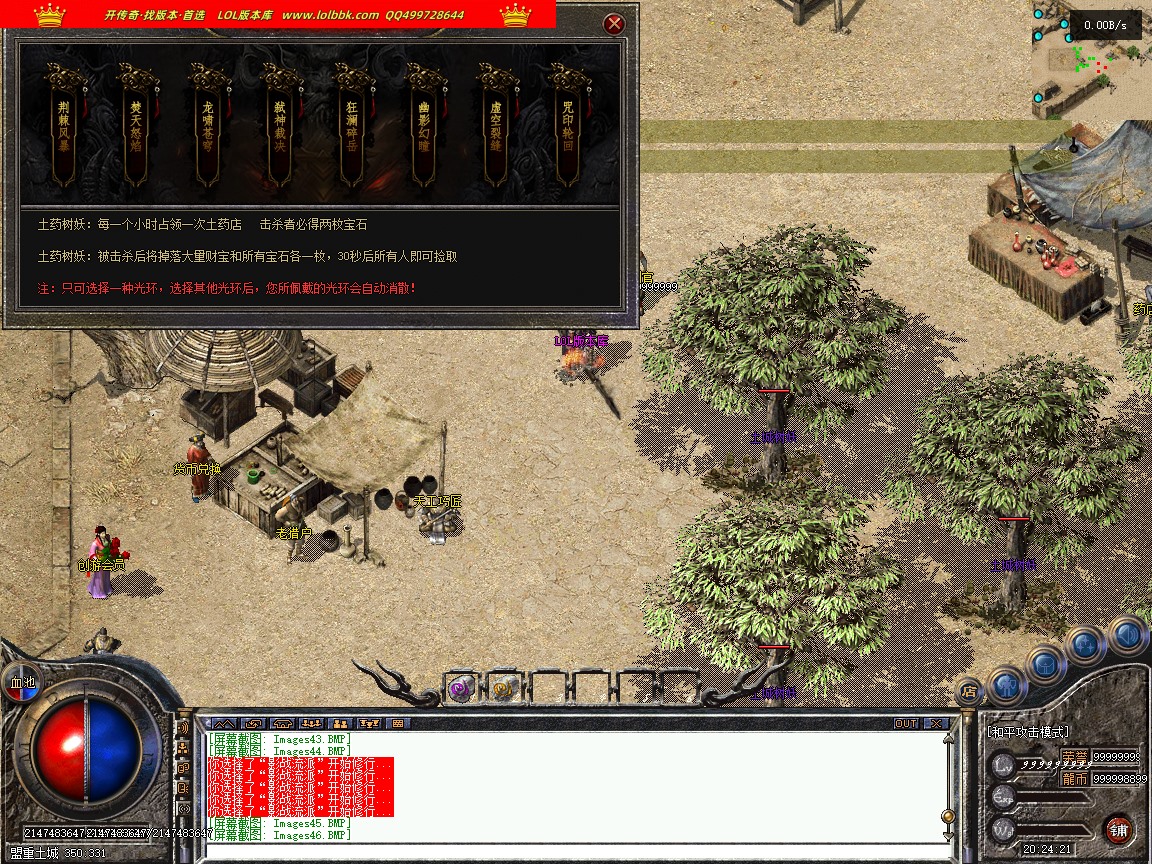Select the 虚空裂缝 aura banner
The image size is (1152, 864).
click(495, 128)
